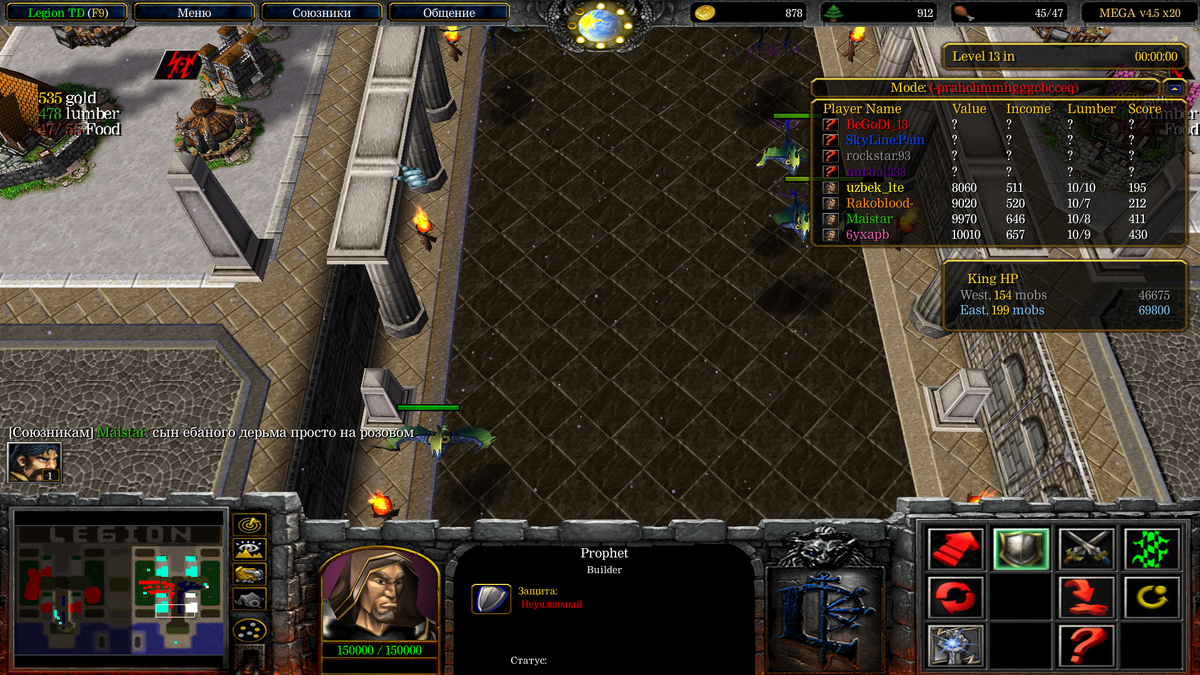
Task: Activate the green checkered pattern ability
Action: click(x=1151, y=549)
